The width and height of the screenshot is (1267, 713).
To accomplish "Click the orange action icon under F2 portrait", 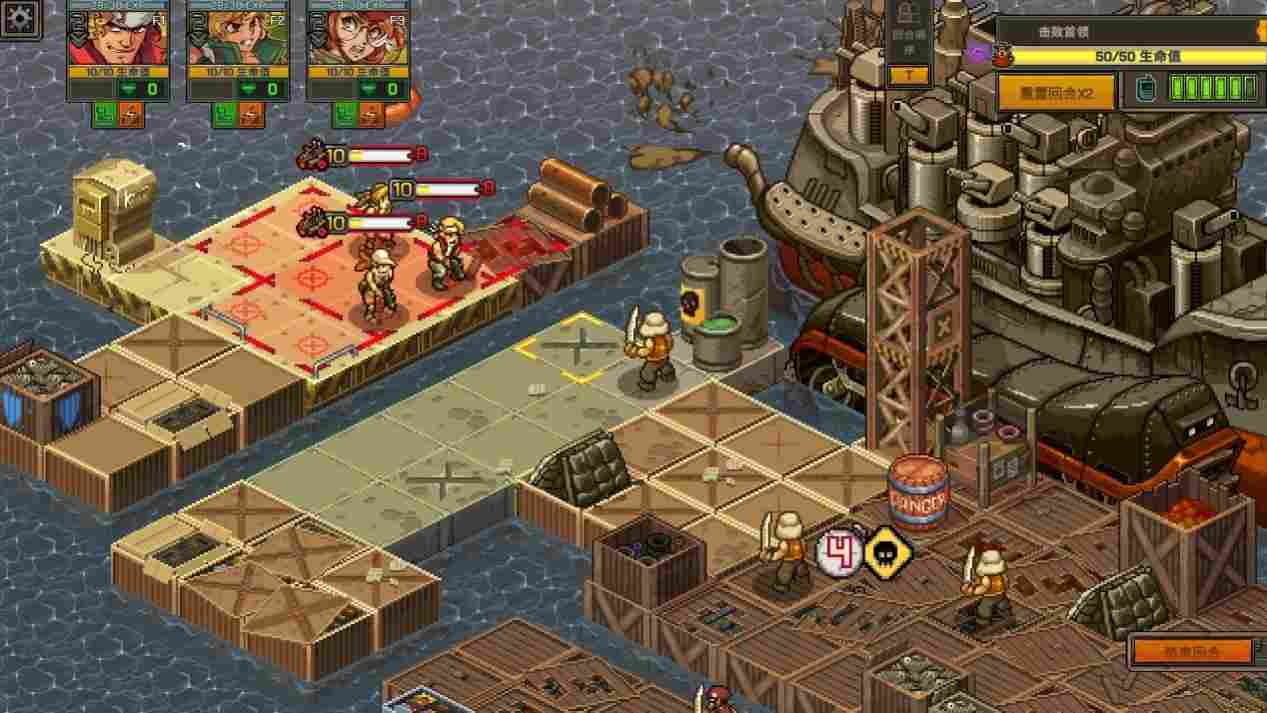I will (251, 115).
